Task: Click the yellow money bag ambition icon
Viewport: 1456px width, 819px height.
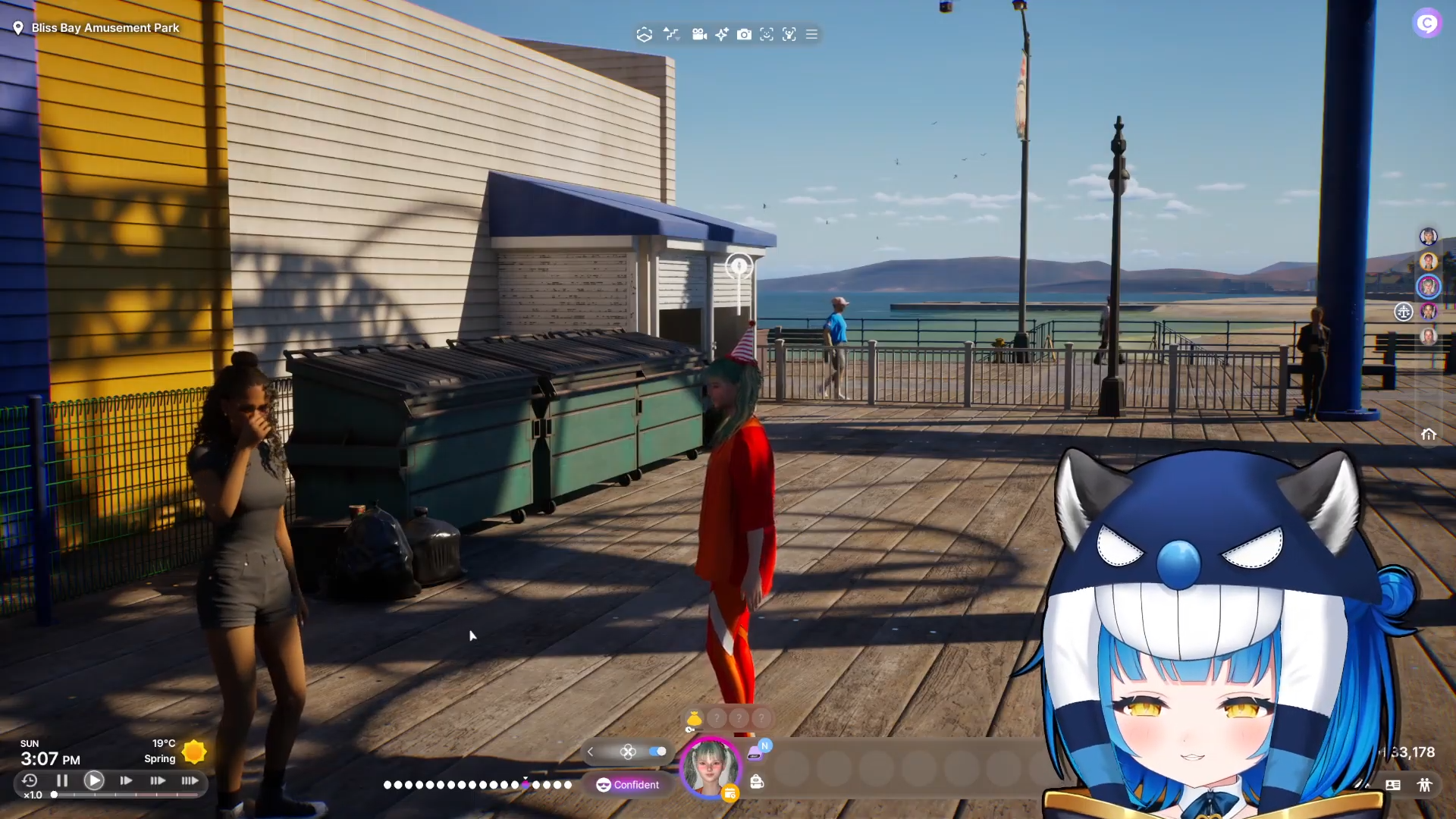Action: 694,718
